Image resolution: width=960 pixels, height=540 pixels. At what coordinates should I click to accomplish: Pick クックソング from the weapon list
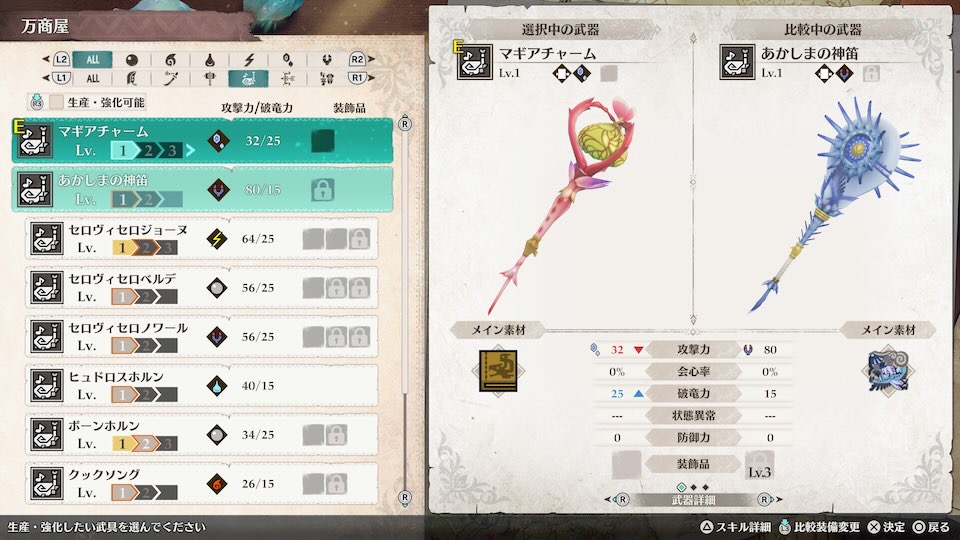tap(202, 483)
